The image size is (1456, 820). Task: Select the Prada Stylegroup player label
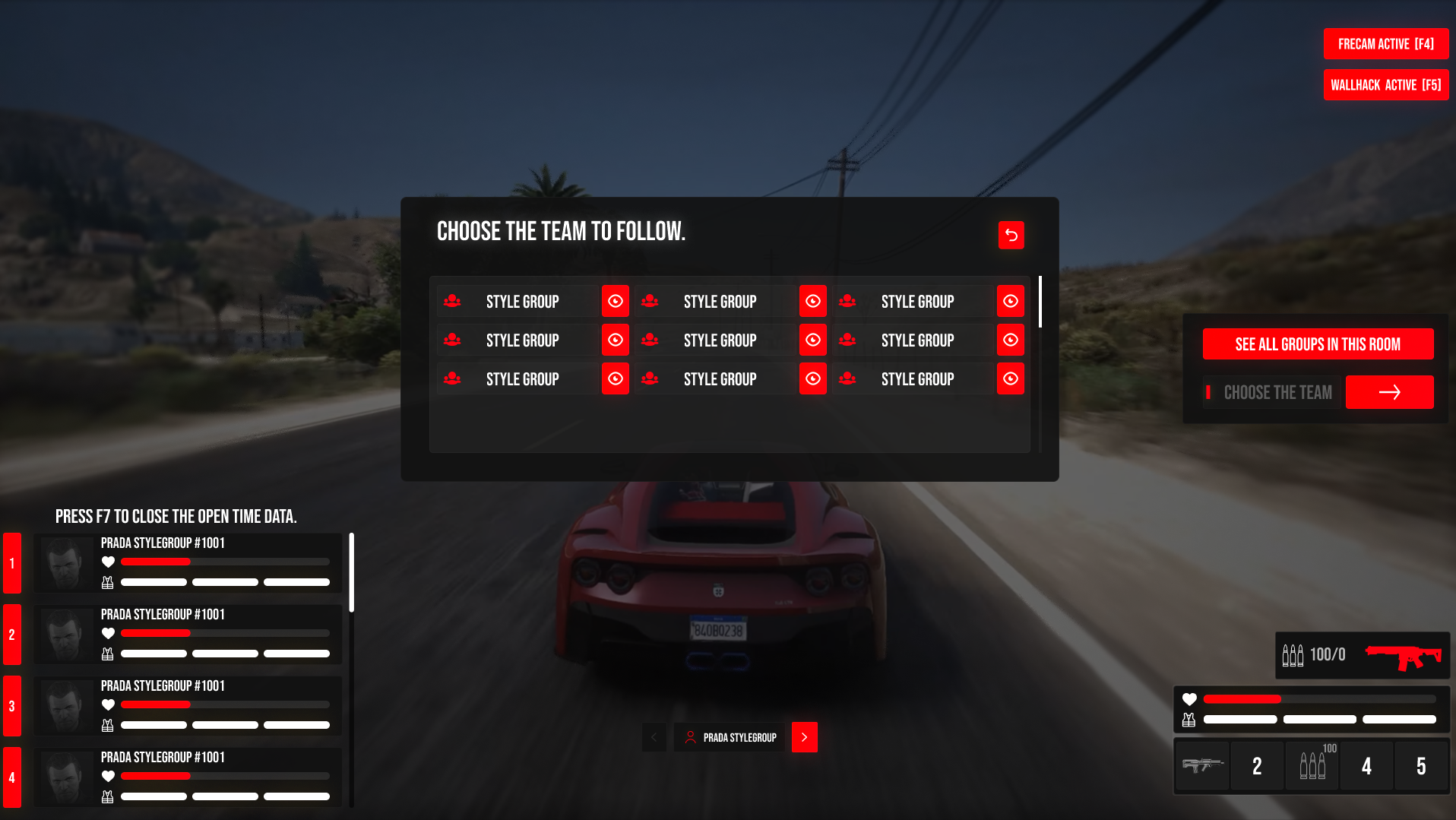tap(730, 737)
